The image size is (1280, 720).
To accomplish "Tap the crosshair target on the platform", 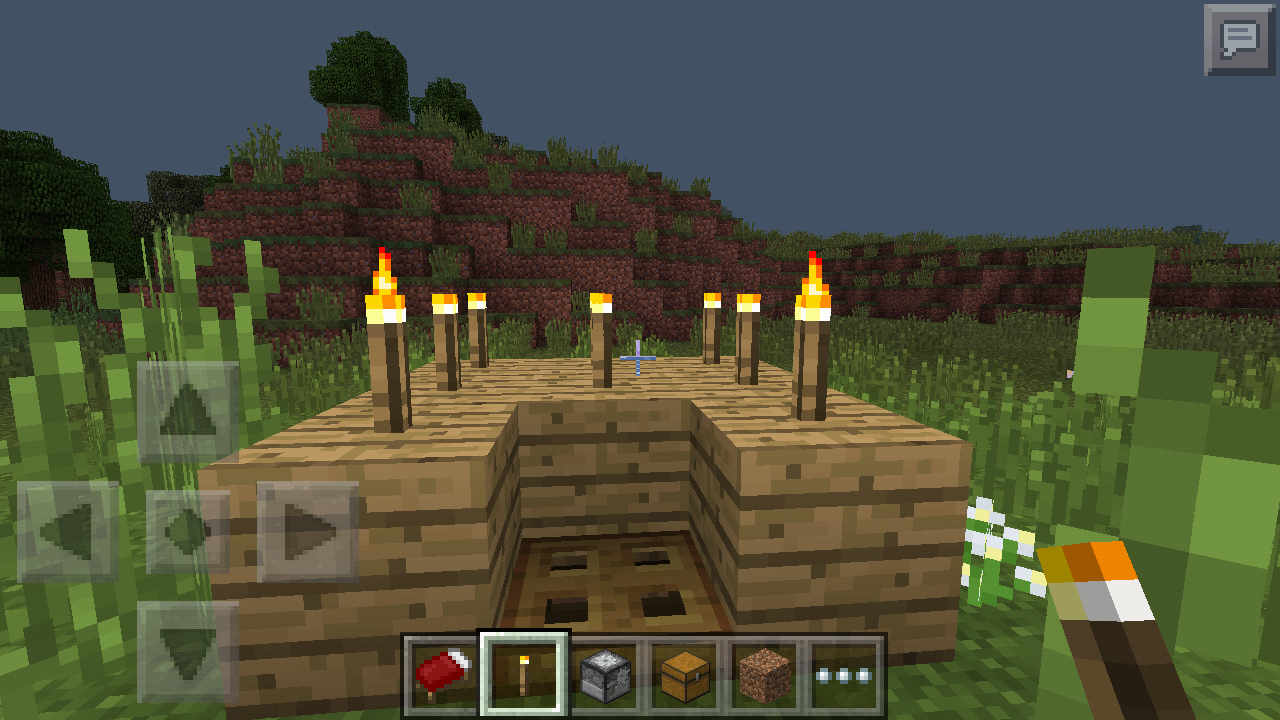I will coord(637,356).
